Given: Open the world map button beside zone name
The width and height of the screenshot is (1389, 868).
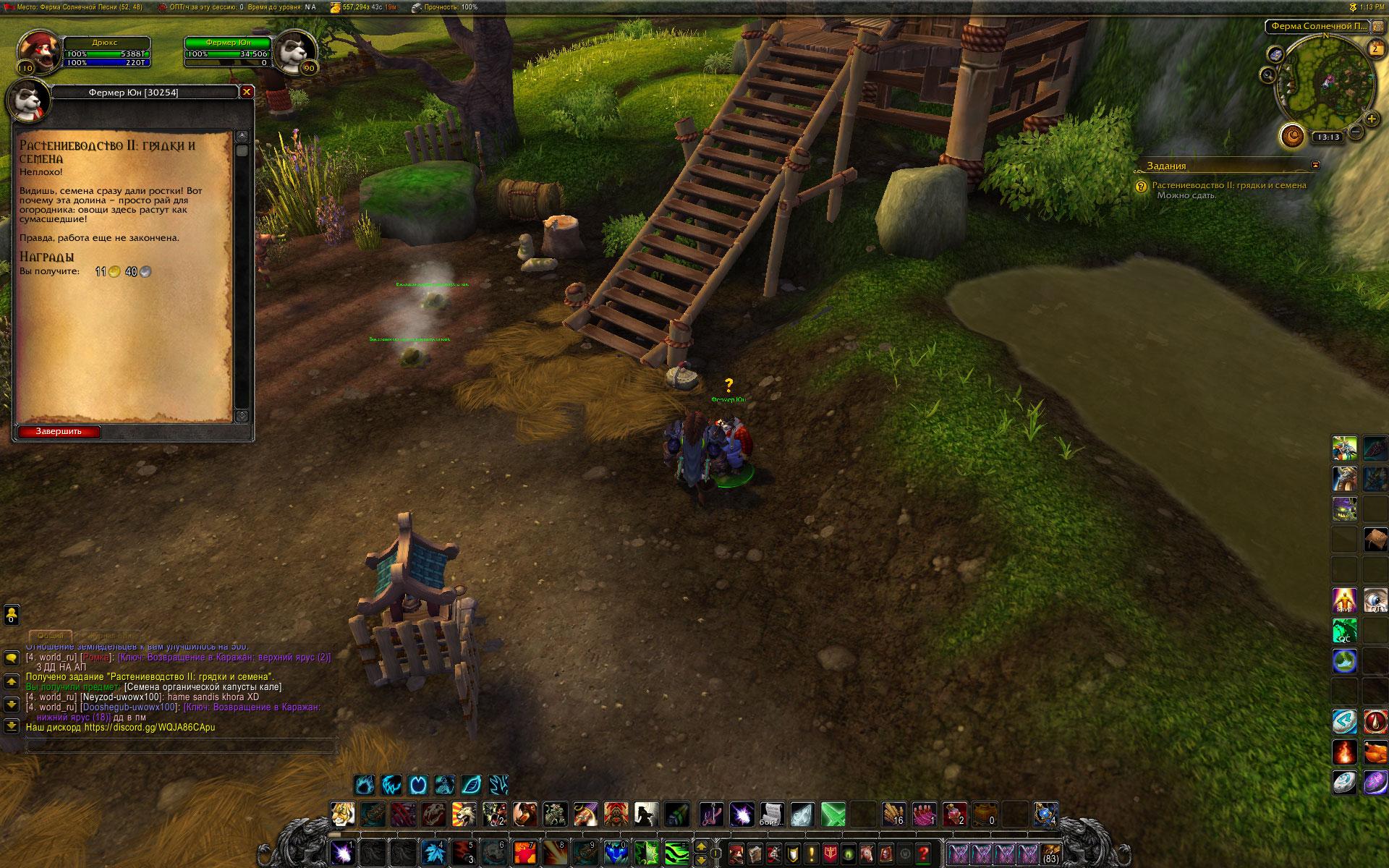Looking at the screenshot, I should [1377, 27].
